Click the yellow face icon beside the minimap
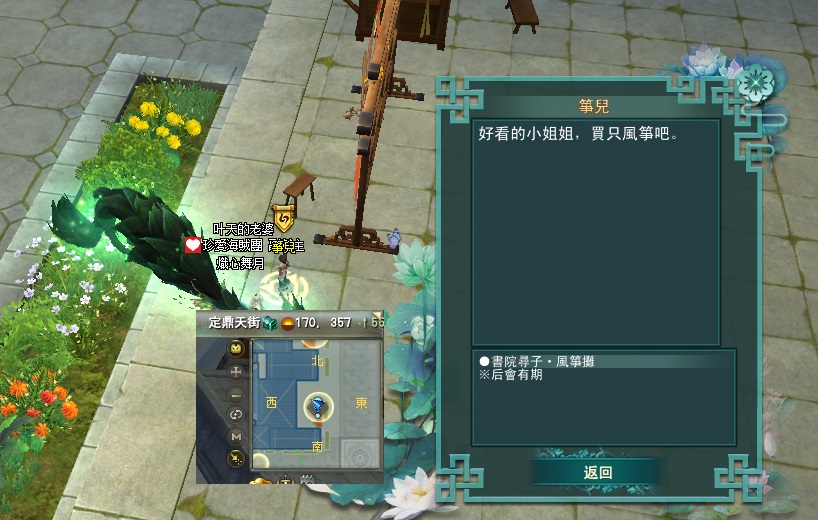Image resolution: width=818 pixels, height=520 pixels. coord(237,349)
